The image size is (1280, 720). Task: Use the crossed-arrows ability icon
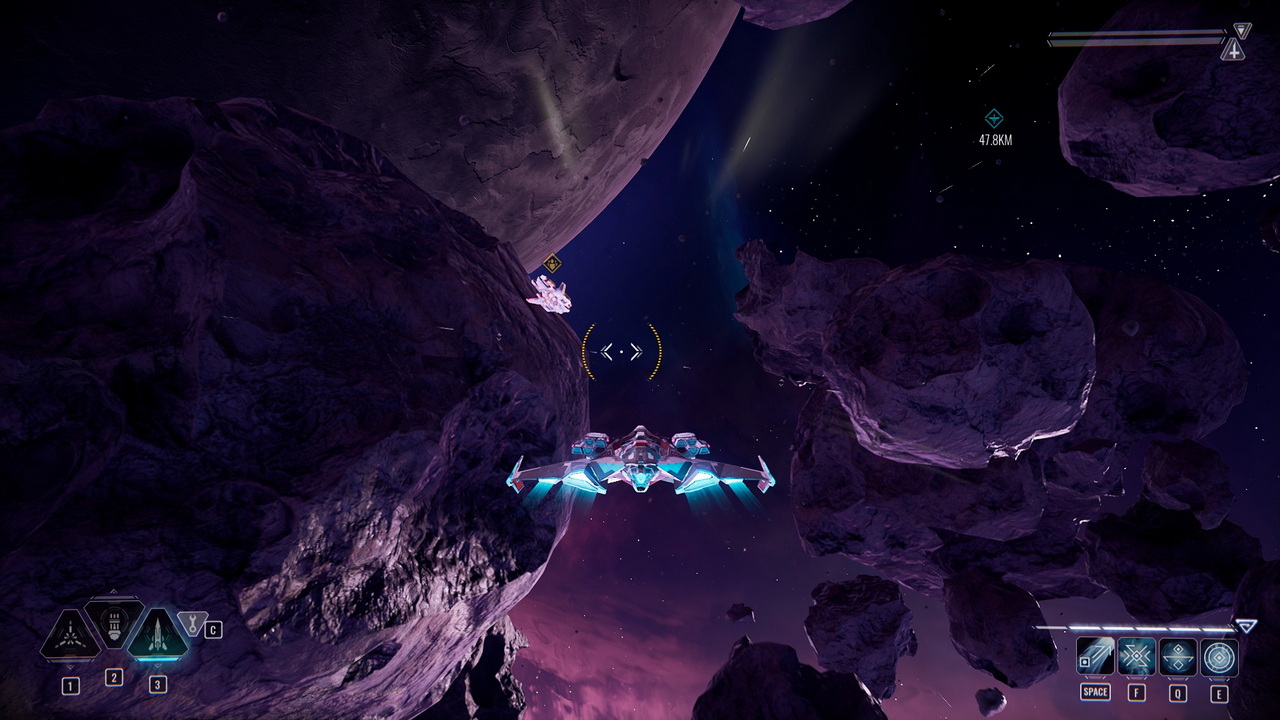click(x=1137, y=657)
